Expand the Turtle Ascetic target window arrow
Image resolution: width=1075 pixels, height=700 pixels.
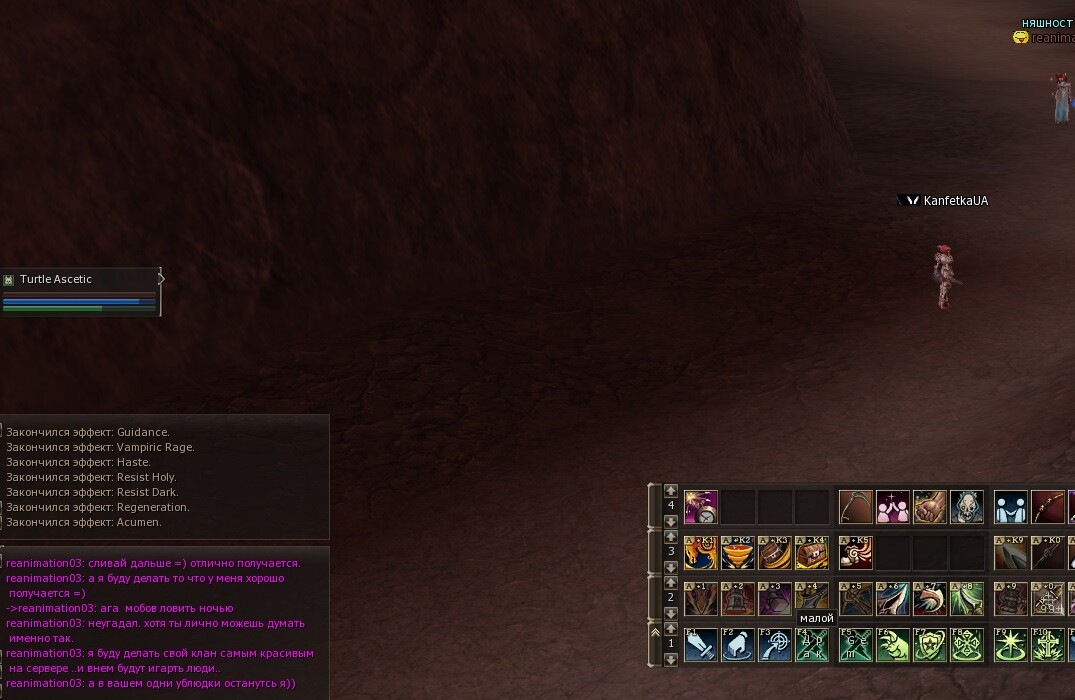coord(161,279)
